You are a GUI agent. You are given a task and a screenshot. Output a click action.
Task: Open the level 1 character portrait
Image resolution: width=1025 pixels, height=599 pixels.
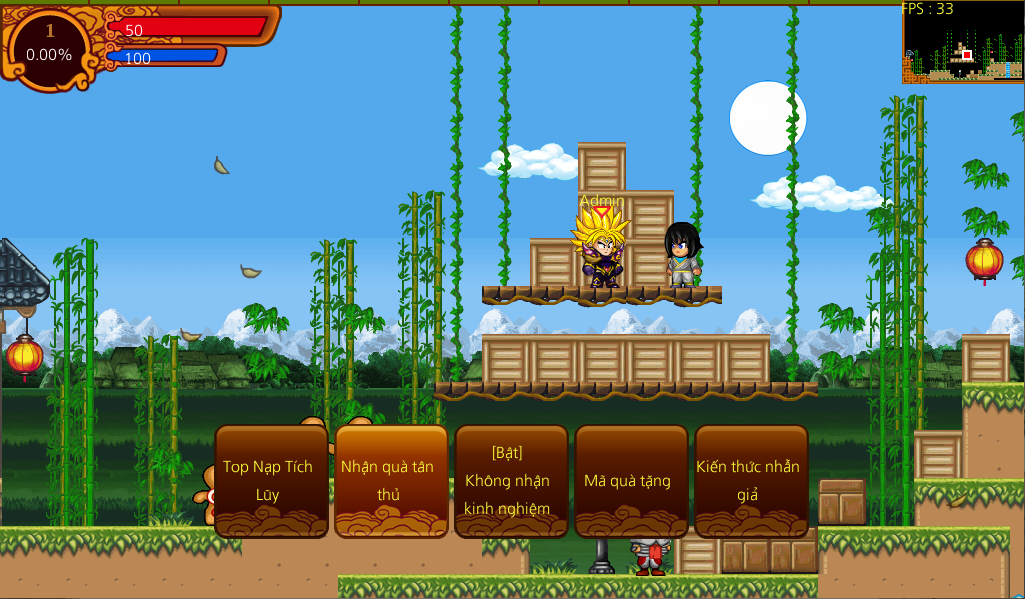tap(49, 44)
